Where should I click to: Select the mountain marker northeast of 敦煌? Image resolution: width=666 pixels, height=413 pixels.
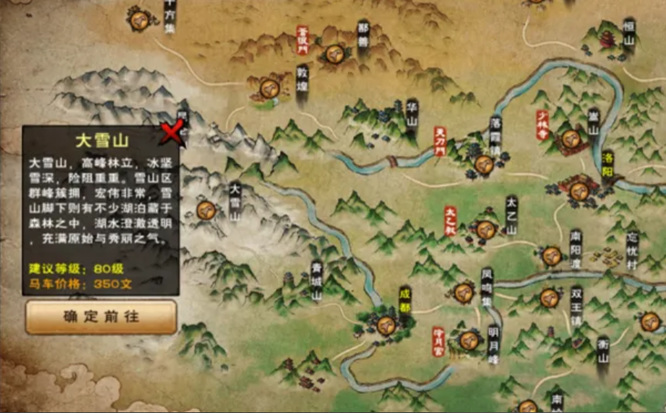[335, 52]
